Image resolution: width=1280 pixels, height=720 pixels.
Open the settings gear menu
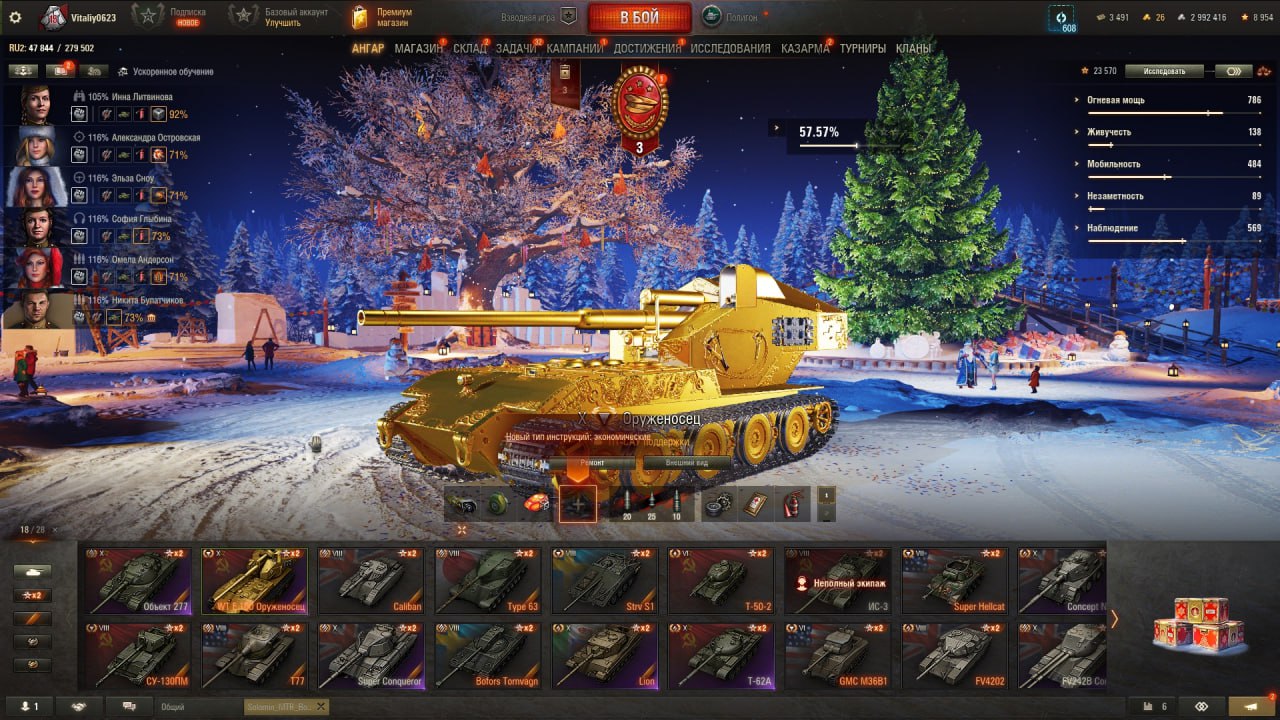tap(15, 18)
